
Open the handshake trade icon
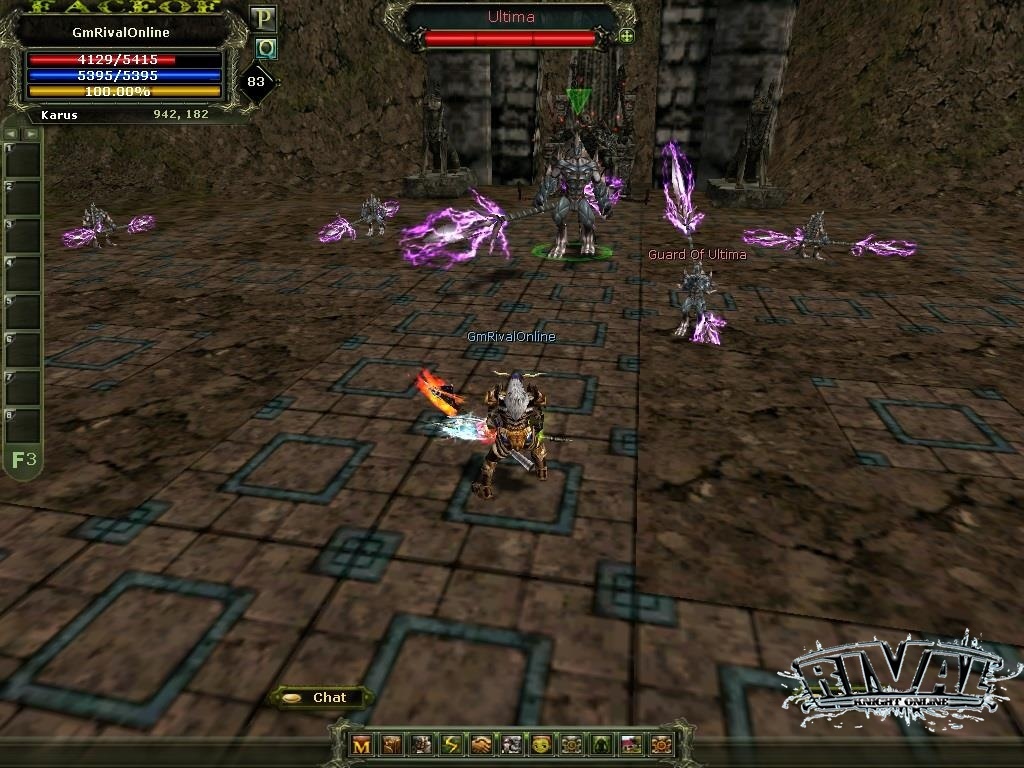(482, 744)
